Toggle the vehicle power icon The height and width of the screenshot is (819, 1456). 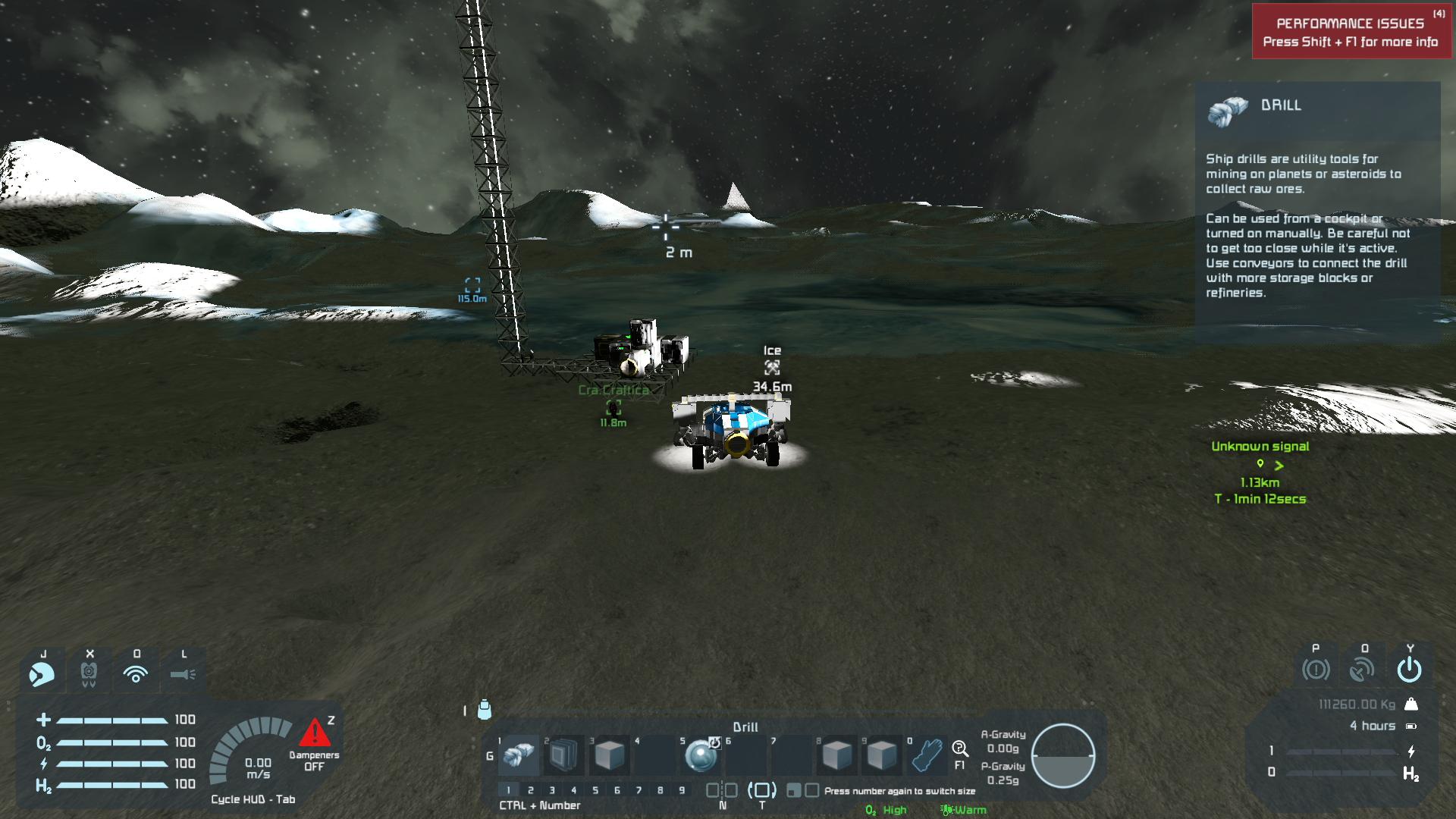click(1410, 670)
